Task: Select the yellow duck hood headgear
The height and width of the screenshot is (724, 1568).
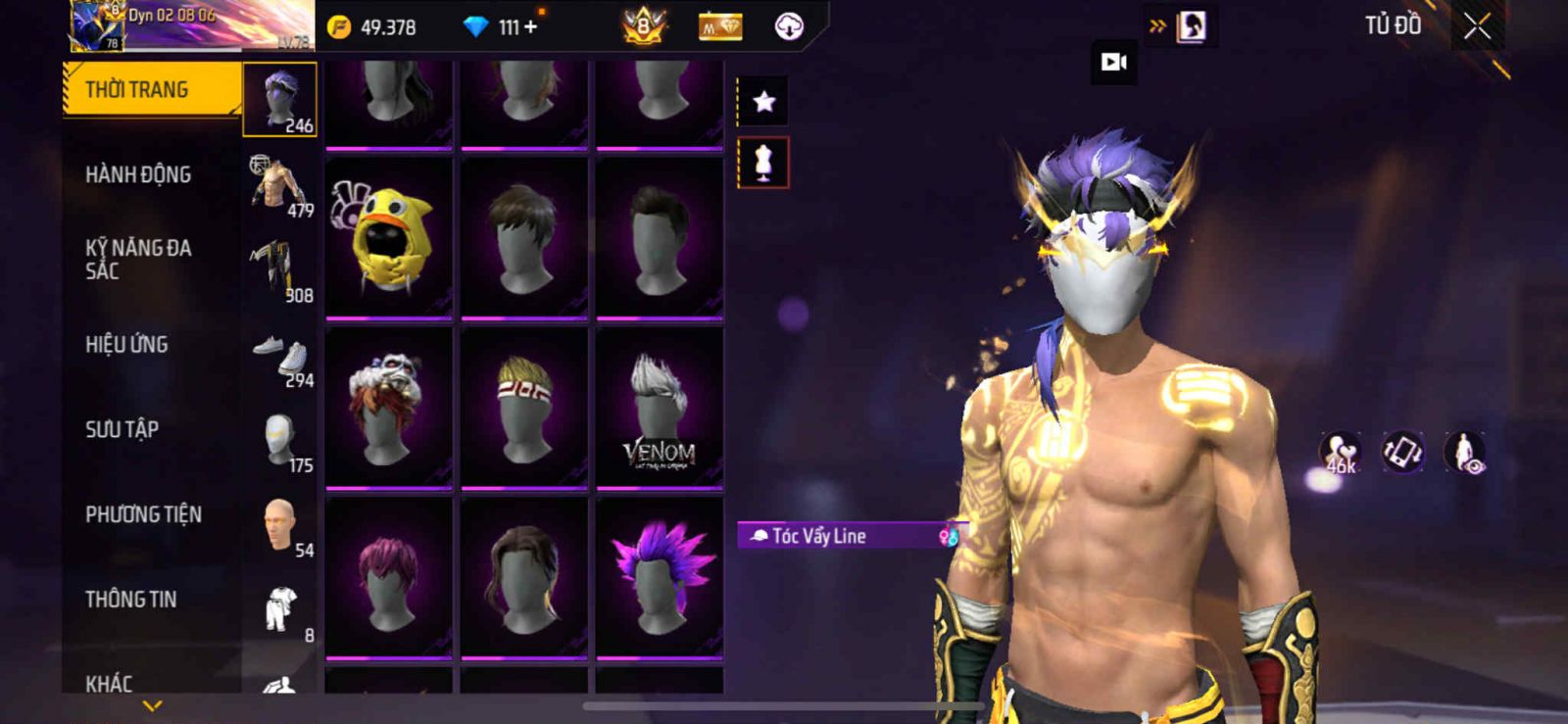Action: click(388, 238)
